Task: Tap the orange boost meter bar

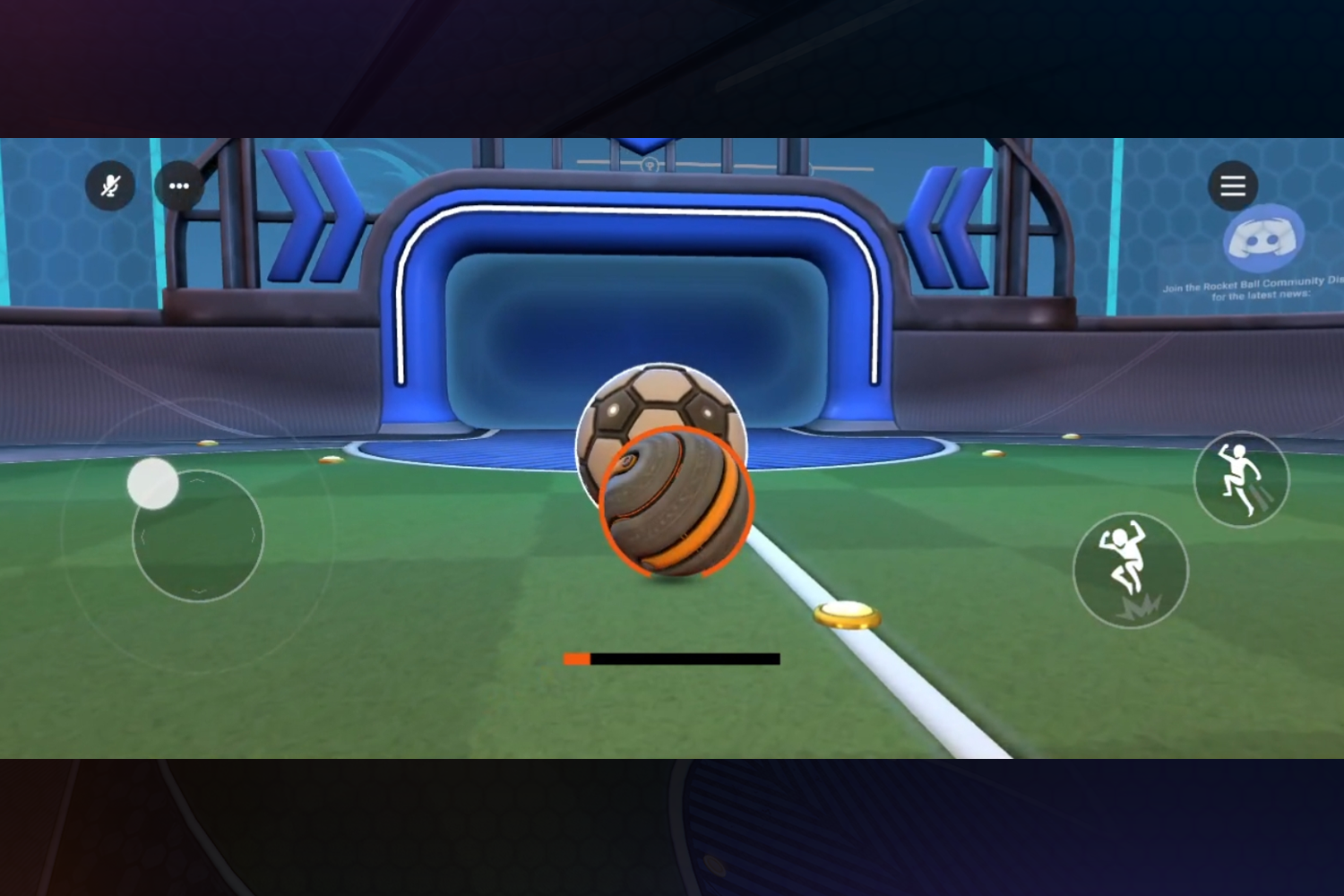Action: click(576, 659)
